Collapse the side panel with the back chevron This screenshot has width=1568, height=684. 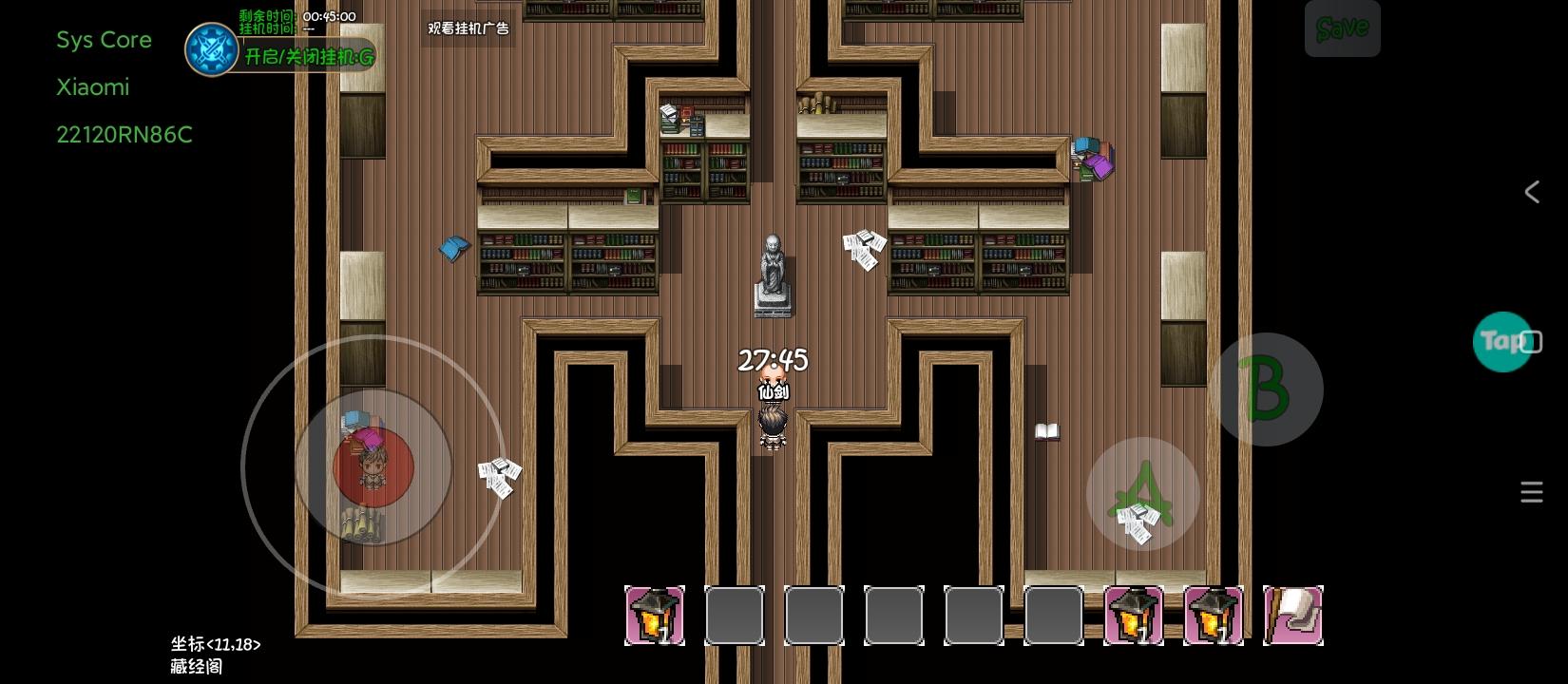1531,192
